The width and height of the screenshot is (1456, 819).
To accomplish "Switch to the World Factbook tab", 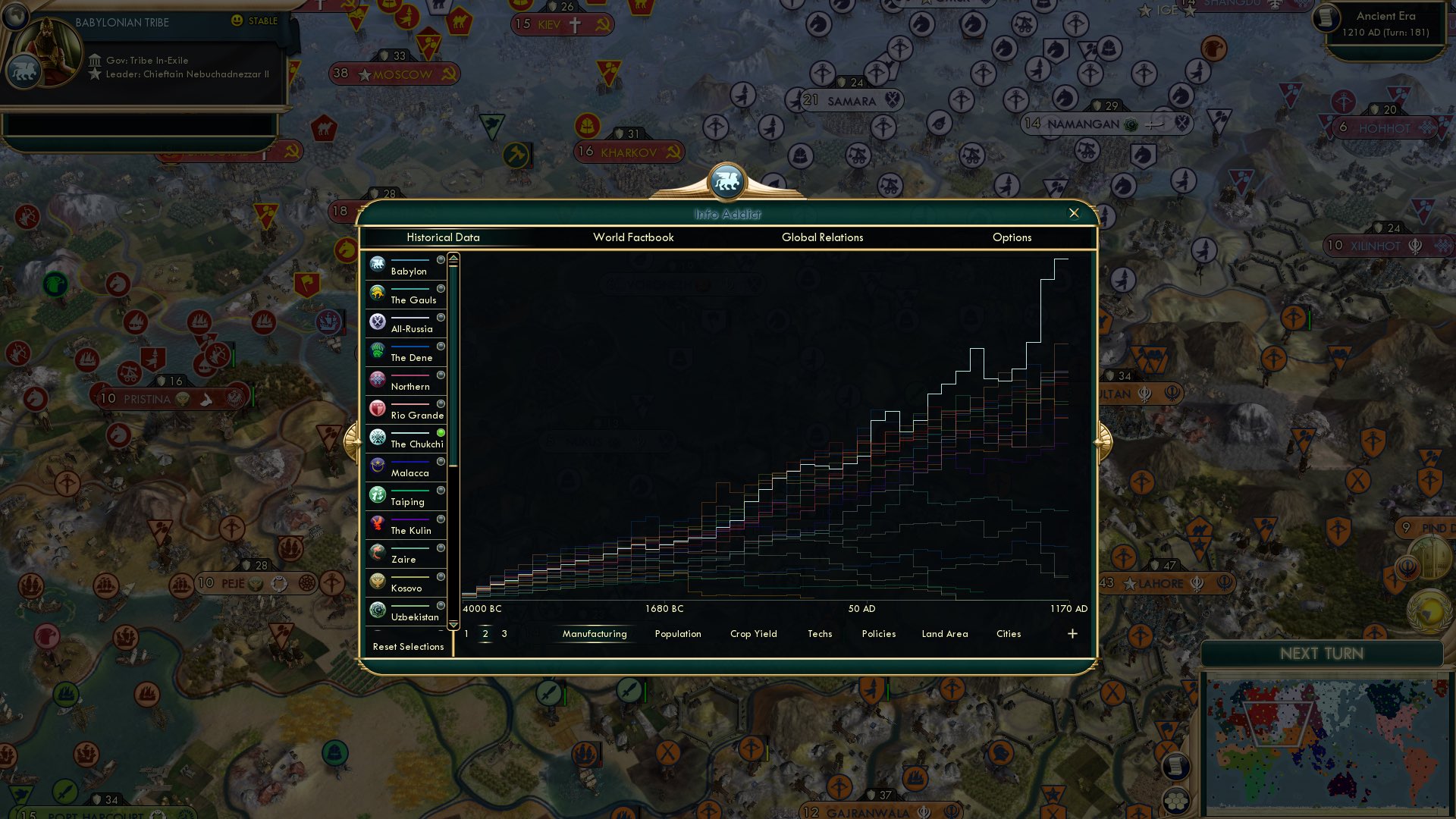I will 633,237.
